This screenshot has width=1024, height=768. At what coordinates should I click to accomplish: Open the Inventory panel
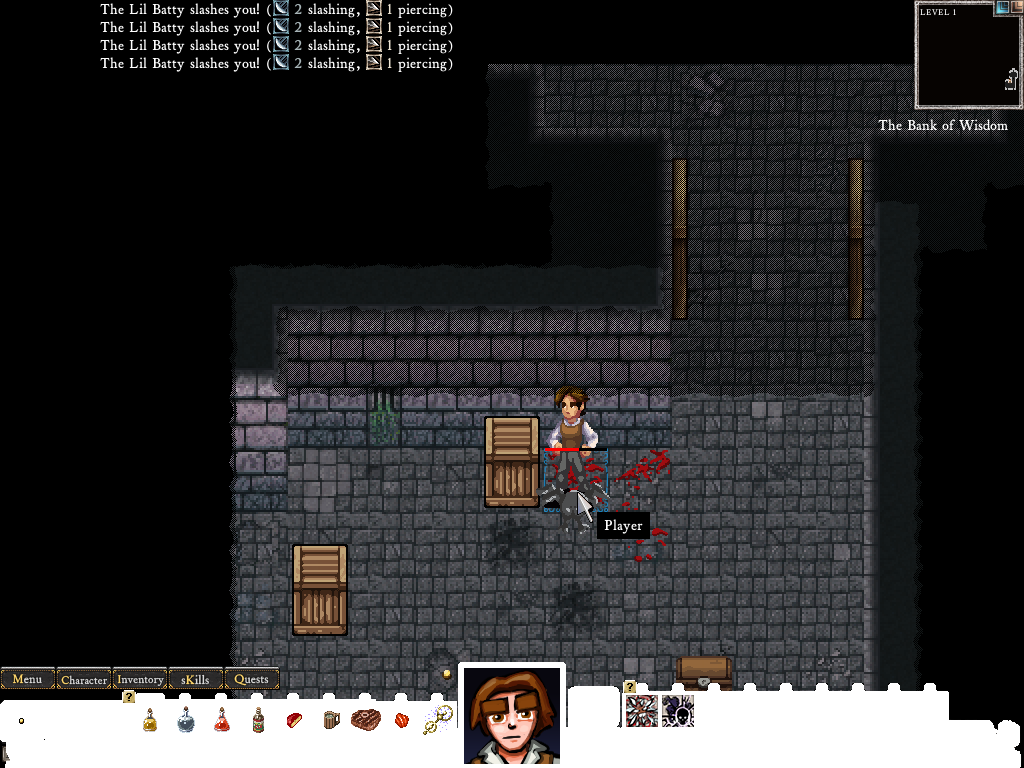(140, 679)
